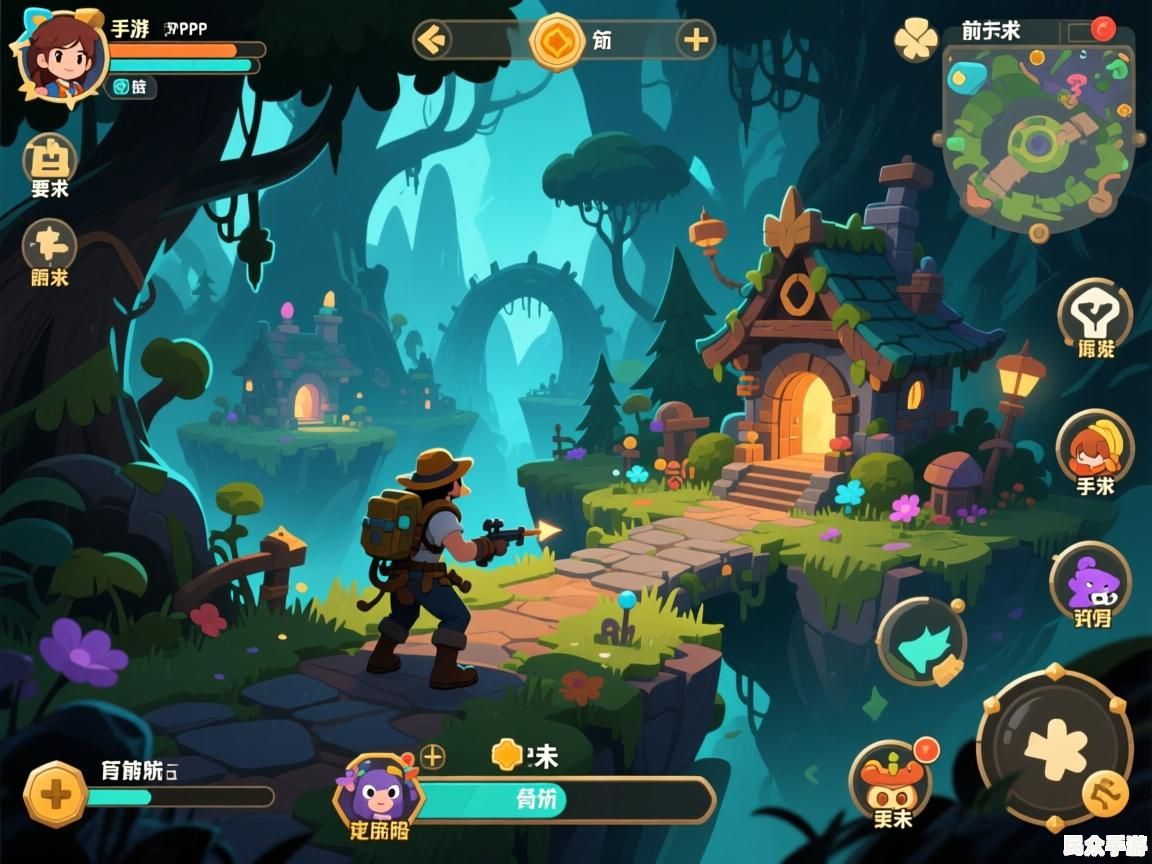Click the plus button beside the coin
Screen dimensions: 1152x864
[694, 40]
